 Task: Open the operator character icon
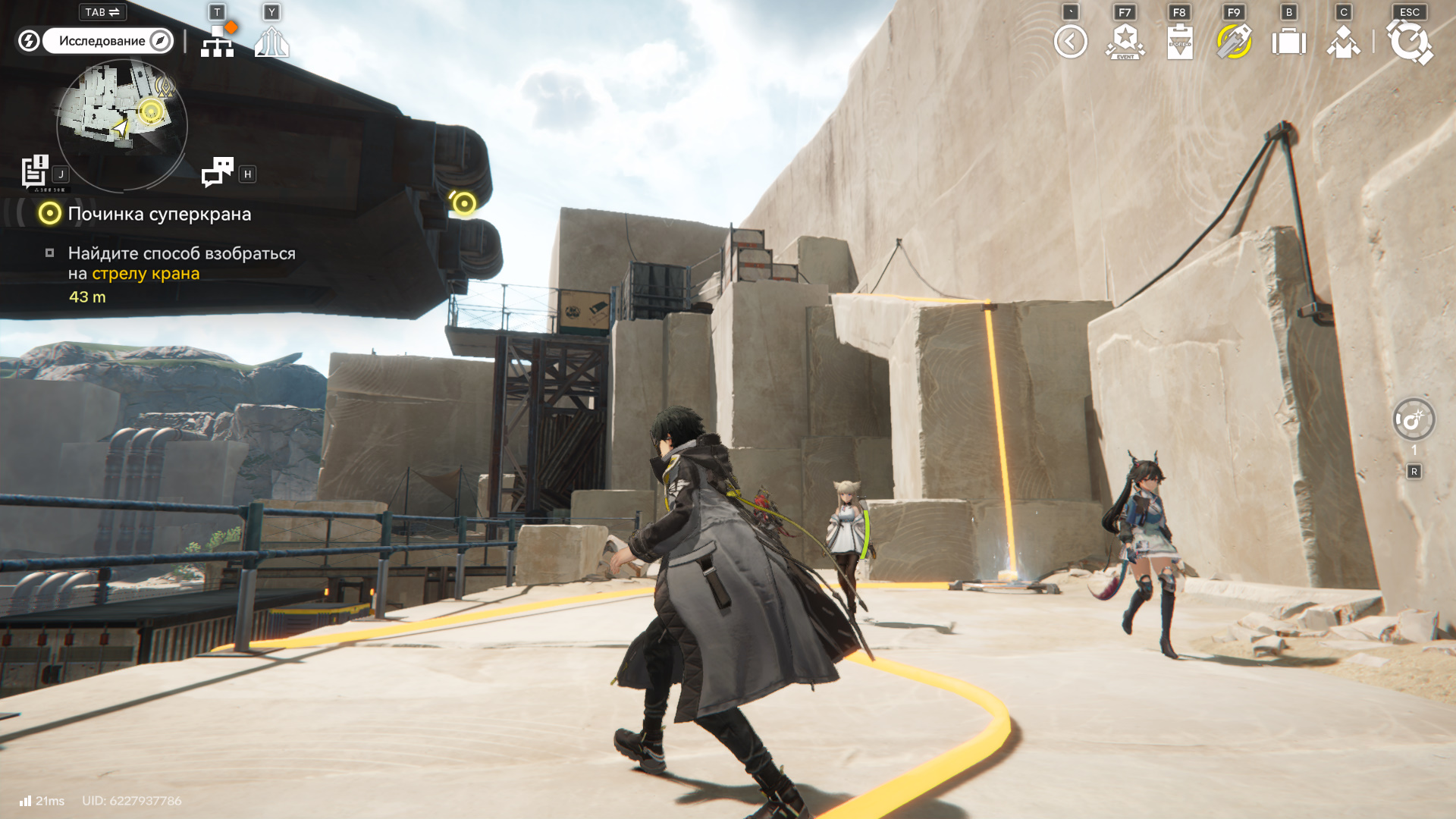1343,42
